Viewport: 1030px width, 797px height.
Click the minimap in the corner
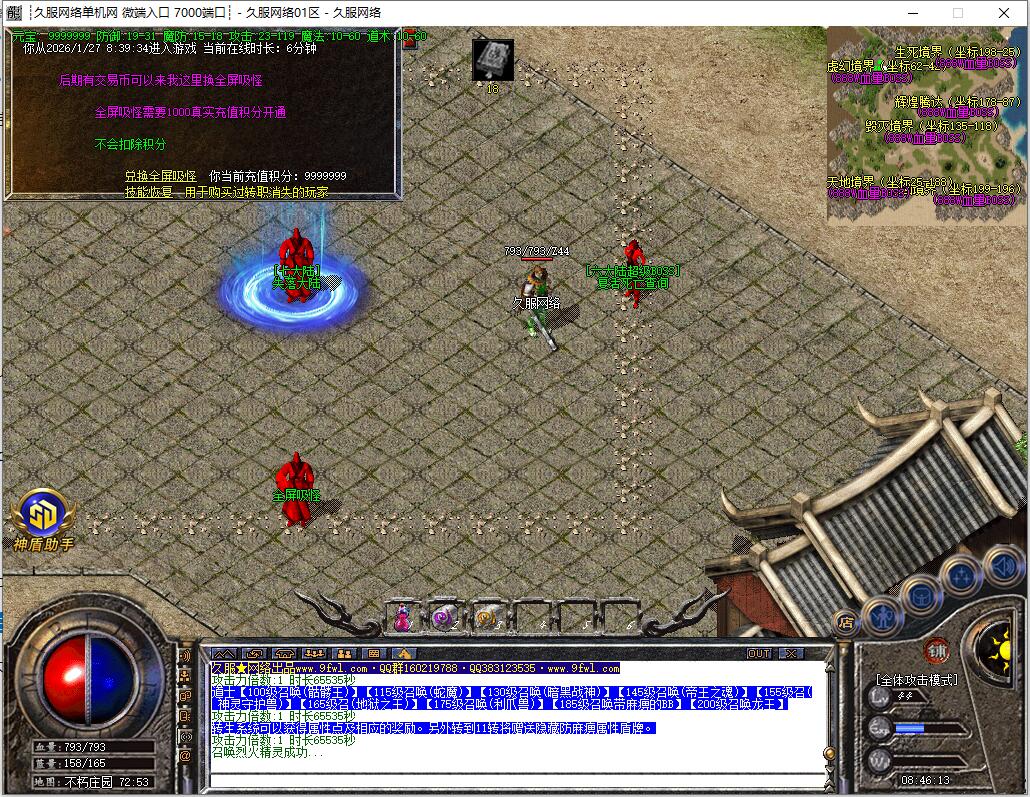click(x=926, y=123)
